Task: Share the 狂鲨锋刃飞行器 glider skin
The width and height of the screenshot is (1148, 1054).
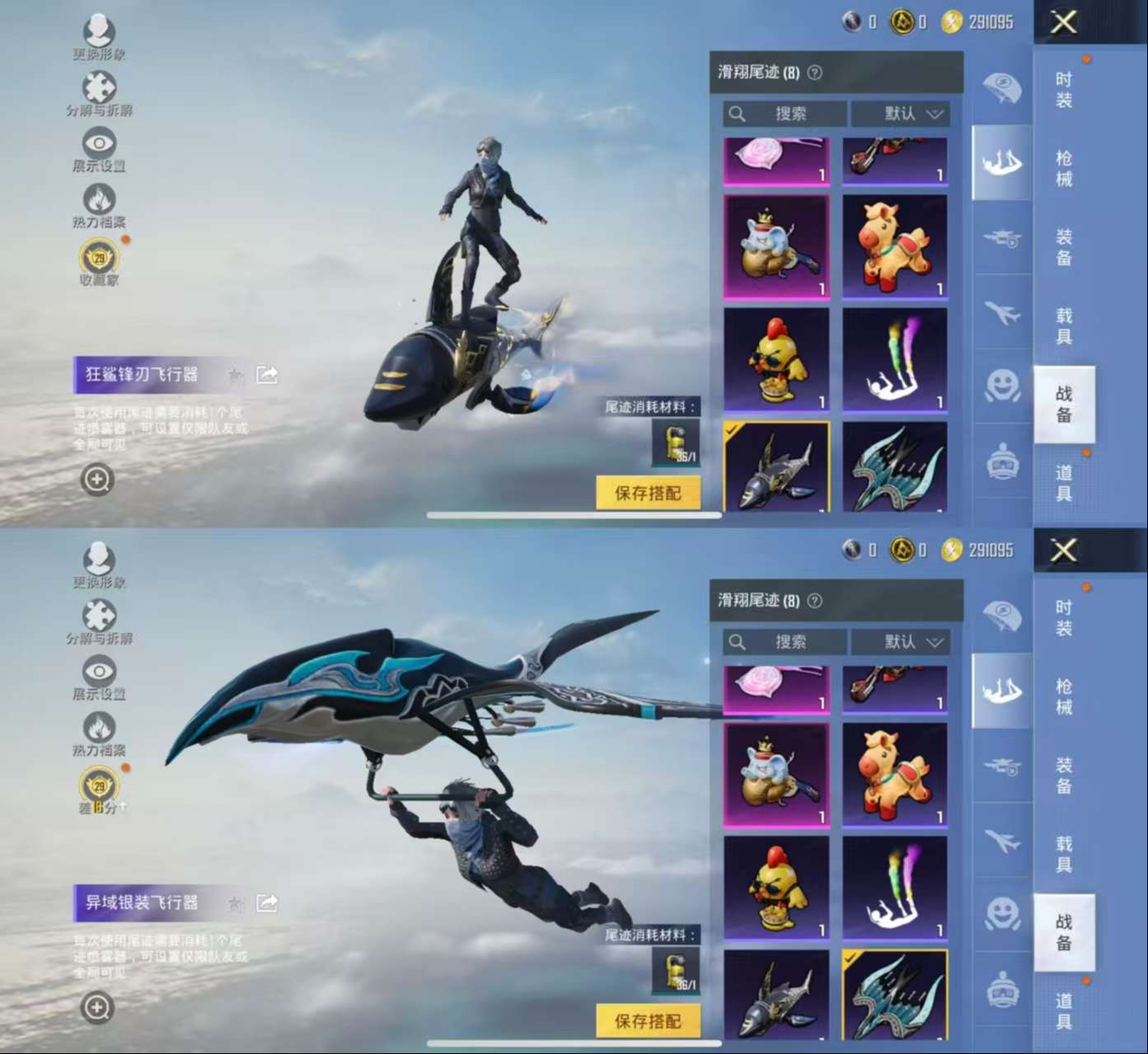Action: 267,375
